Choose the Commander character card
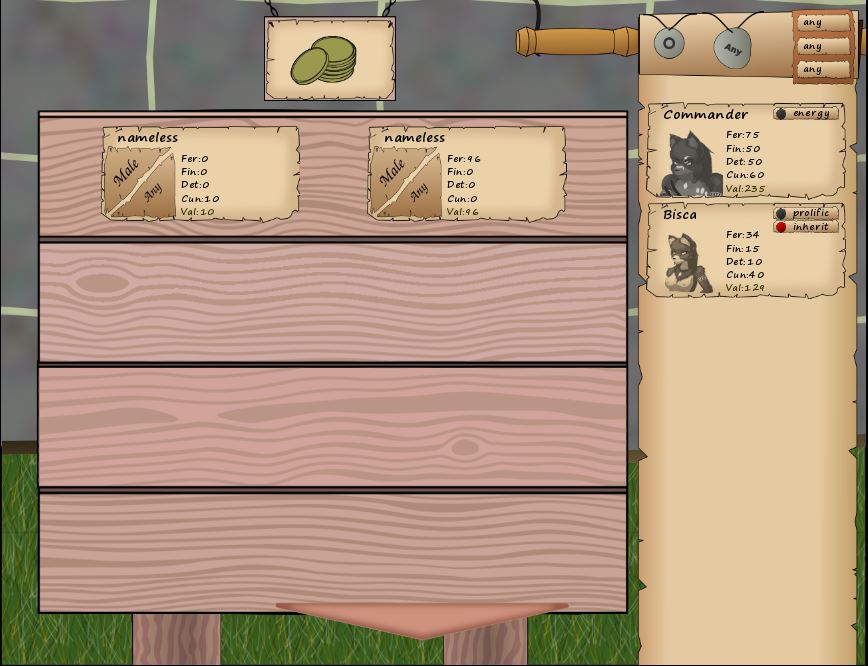Screen dimensions: 868x666 click(x=743, y=150)
